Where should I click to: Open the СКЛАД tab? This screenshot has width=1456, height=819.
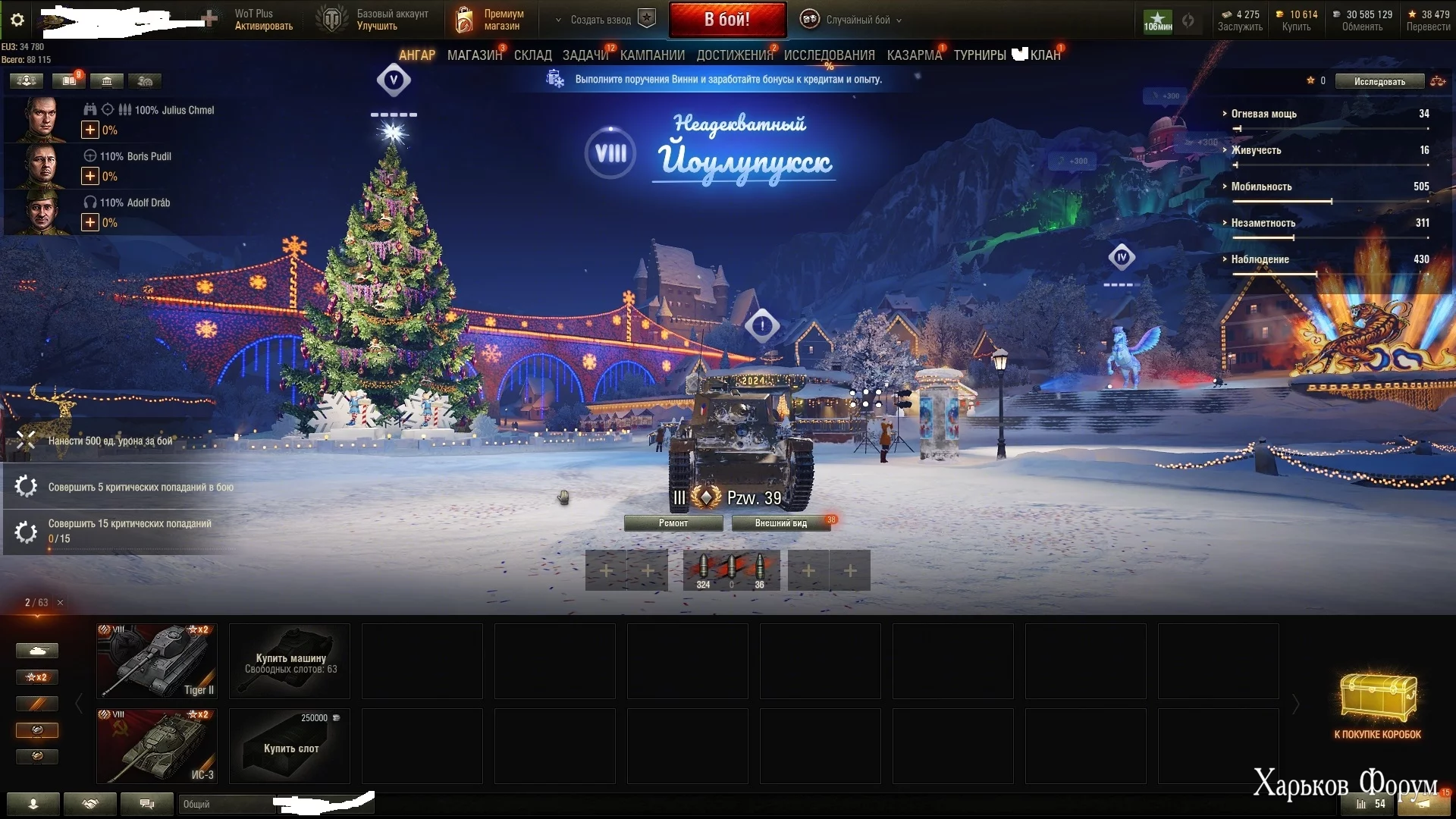coord(532,55)
